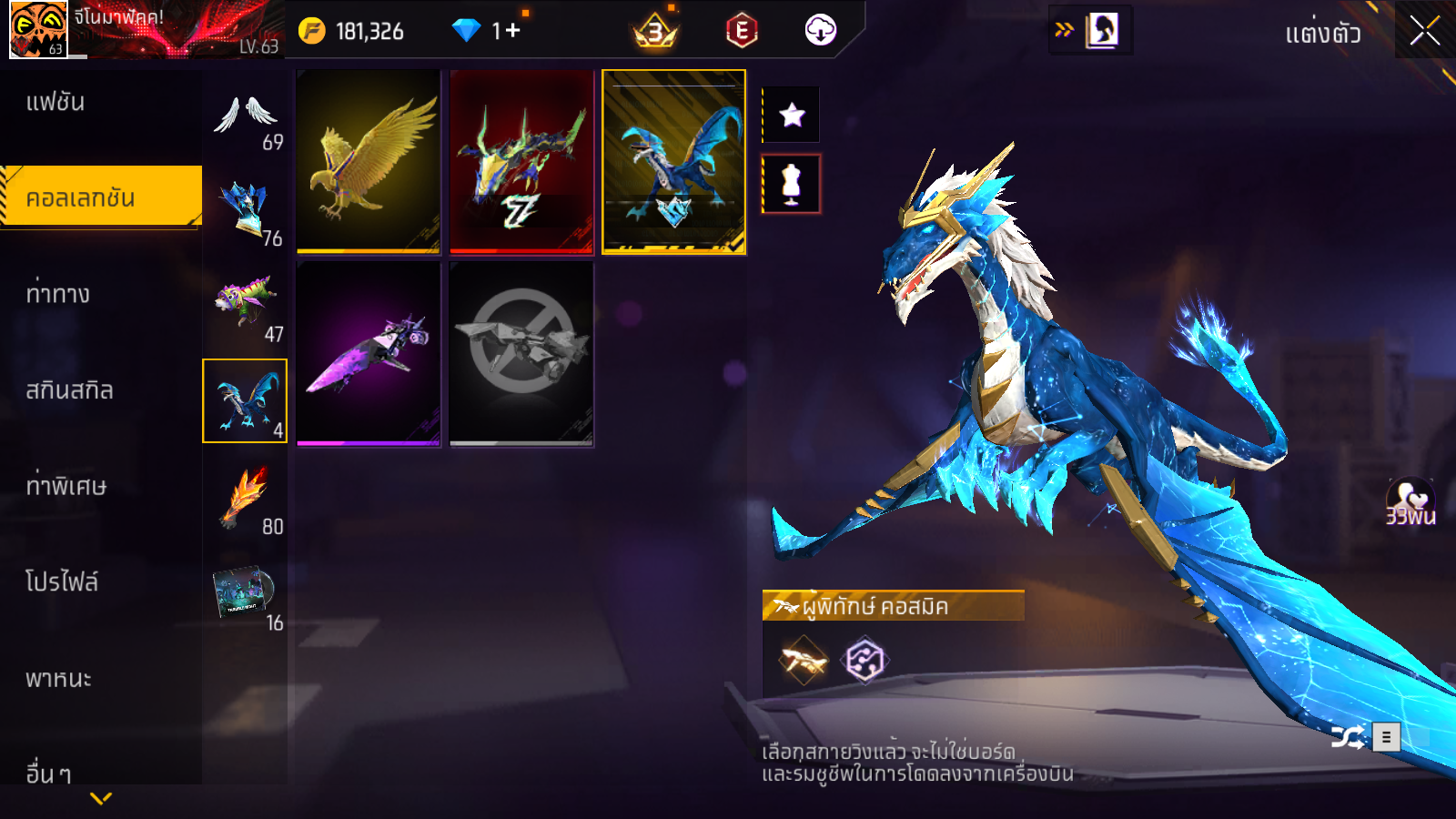Click the mannequin preview button
This screenshot has height=819, width=1456.
(792, 184)
